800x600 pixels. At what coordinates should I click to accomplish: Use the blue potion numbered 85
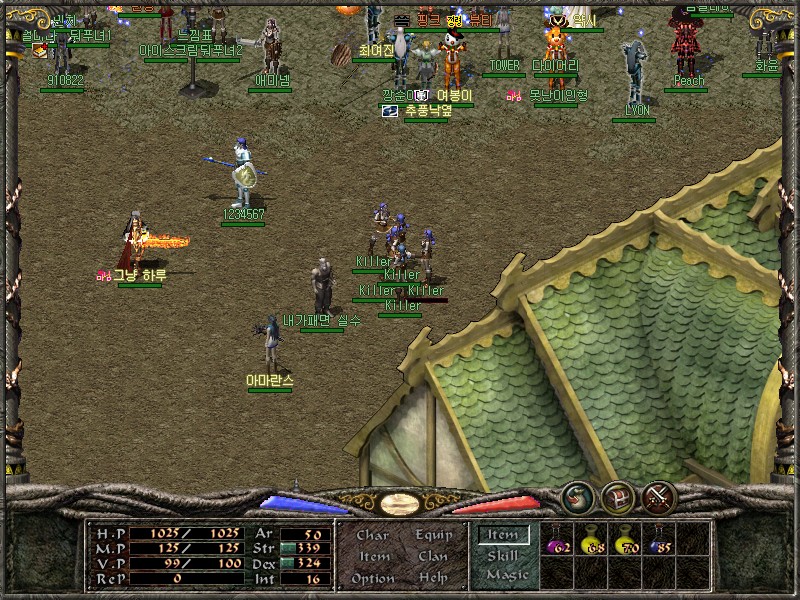pos(659,541)
